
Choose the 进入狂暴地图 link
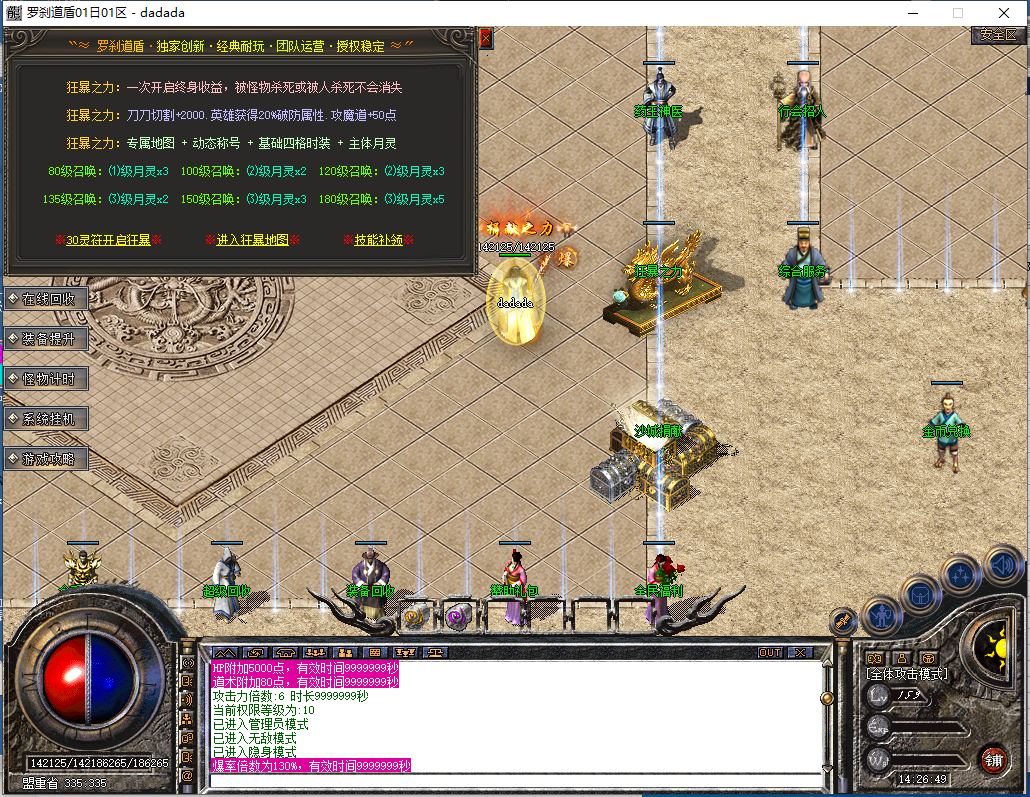(253, 240)
